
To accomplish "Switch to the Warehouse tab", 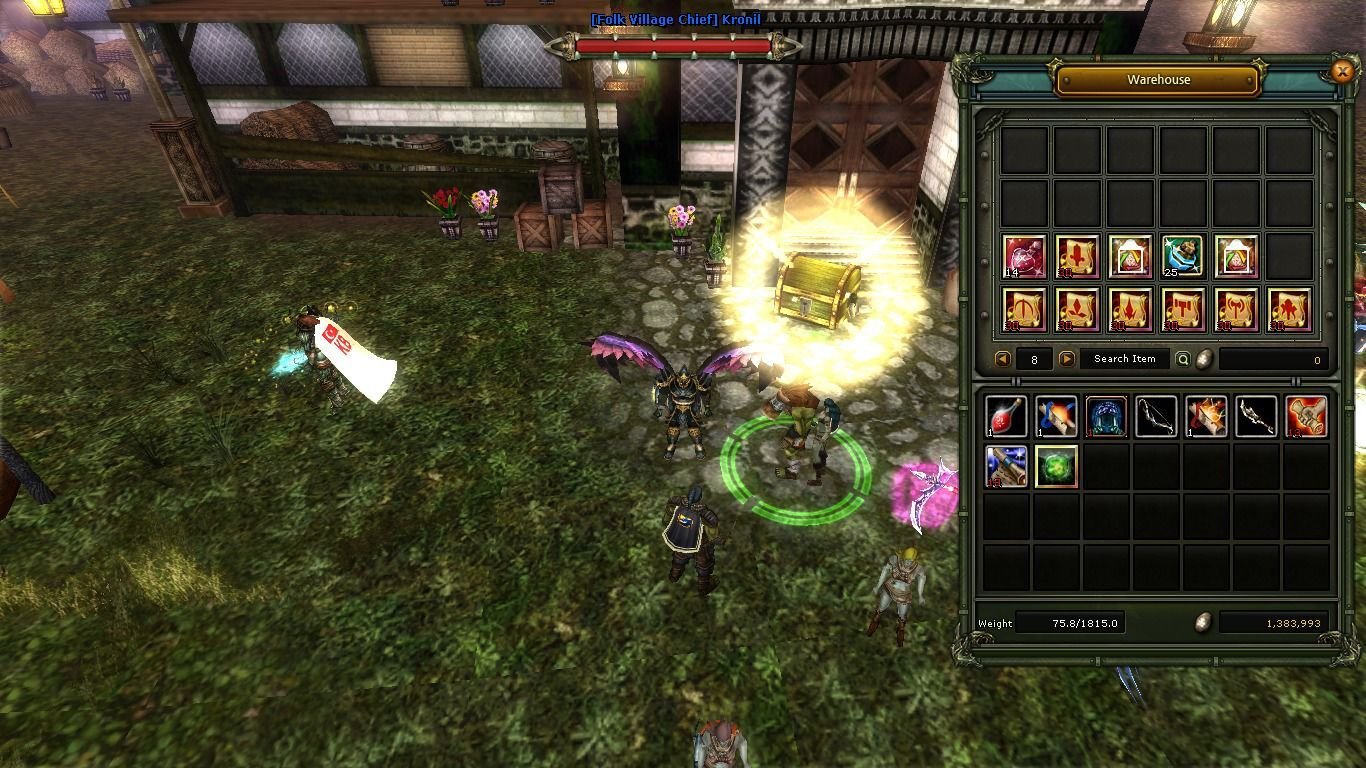I will pyautogui.click(x=1157, y=79).
